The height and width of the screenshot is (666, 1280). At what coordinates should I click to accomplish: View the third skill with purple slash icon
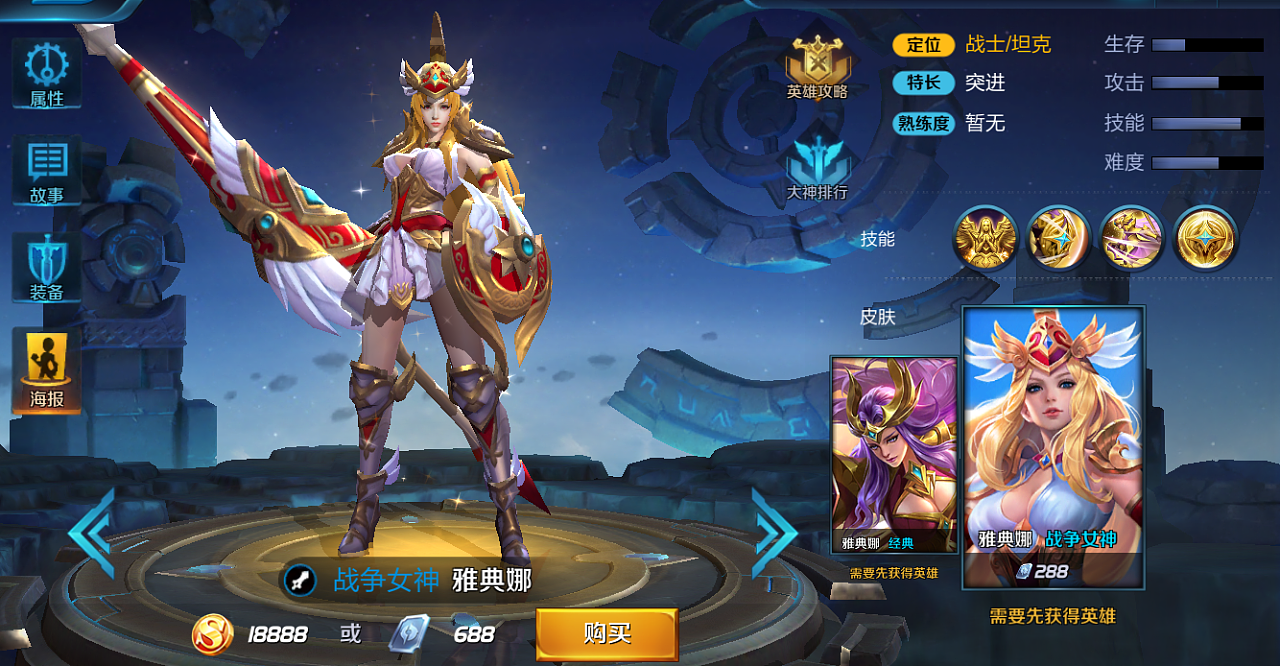(1132, 239)
